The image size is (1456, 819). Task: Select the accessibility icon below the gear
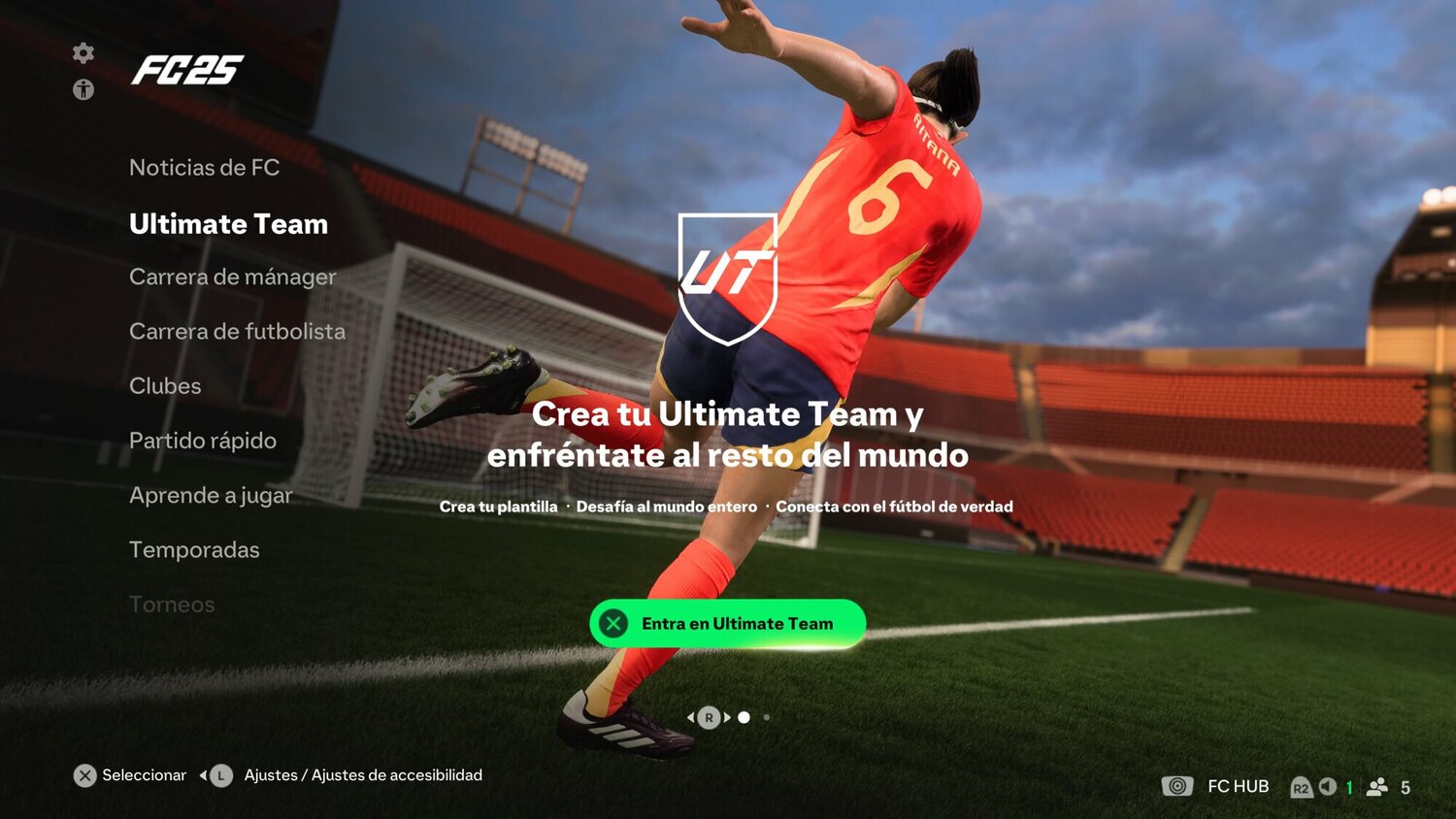coord(83,88)
